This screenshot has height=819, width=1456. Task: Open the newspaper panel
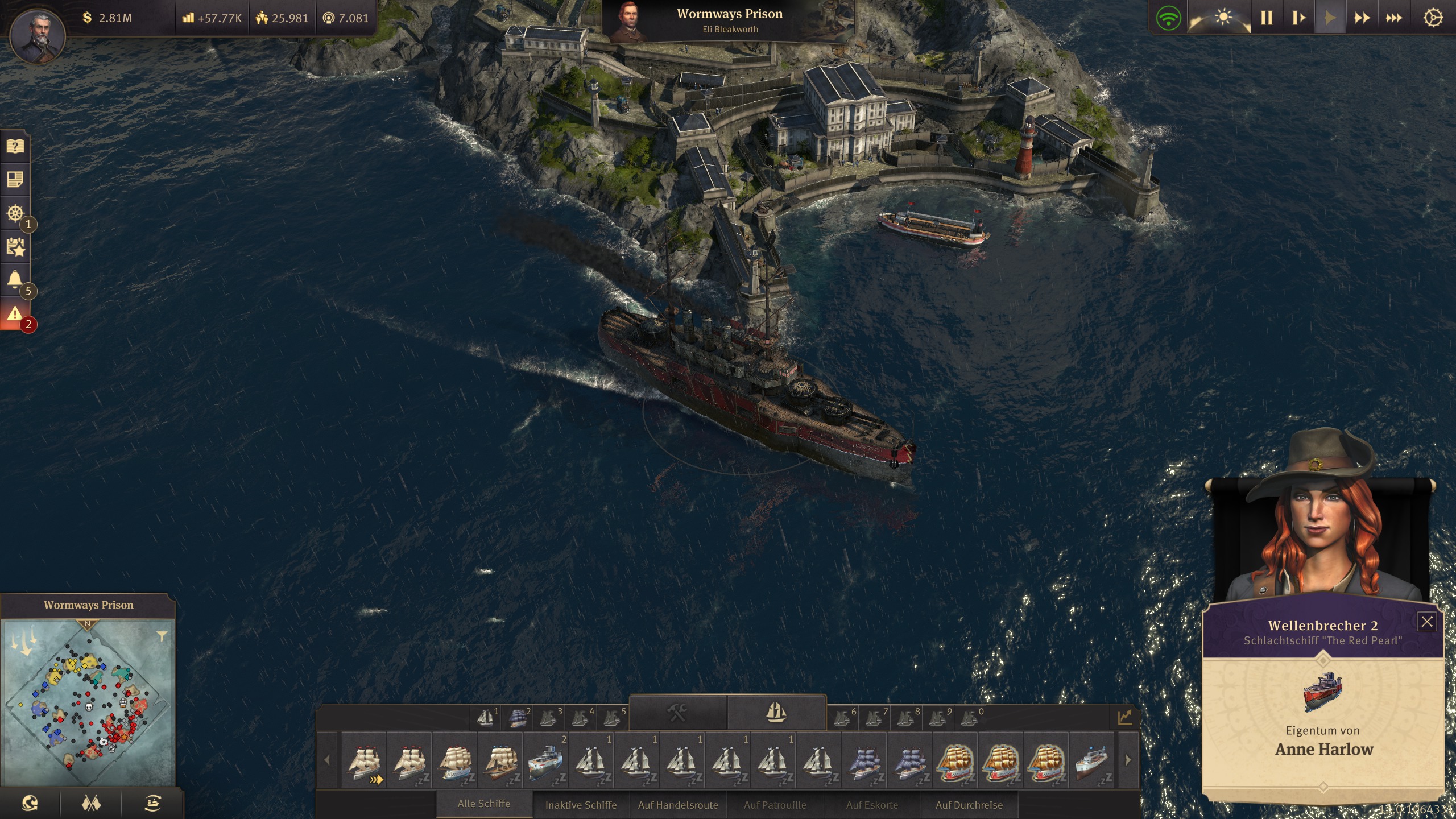tap(15, 179)
